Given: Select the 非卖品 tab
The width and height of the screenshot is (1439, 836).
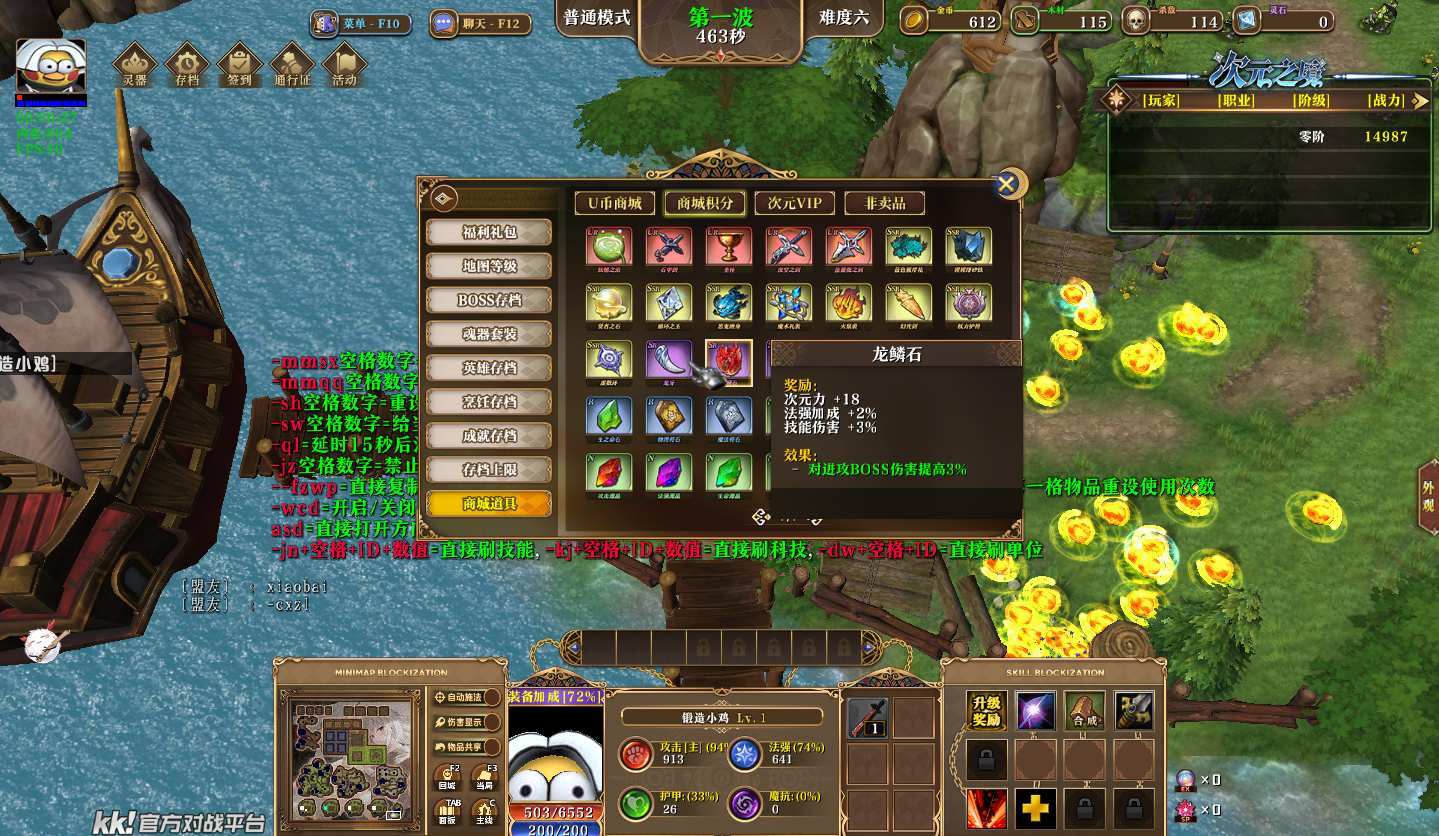Looking at the screenshot, I should [x=884, y=203].
